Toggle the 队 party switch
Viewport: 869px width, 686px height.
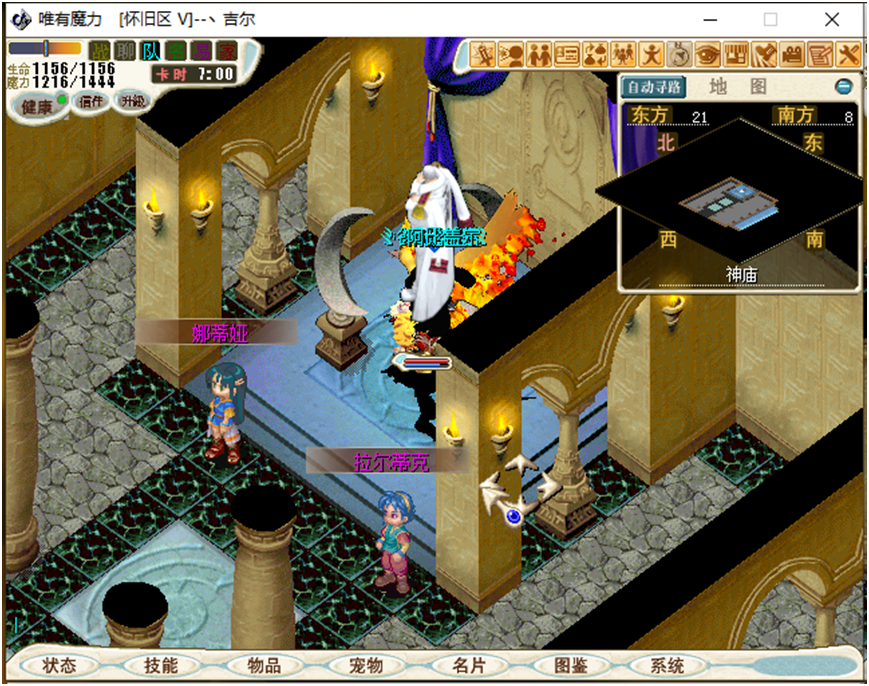pos(150,51)
